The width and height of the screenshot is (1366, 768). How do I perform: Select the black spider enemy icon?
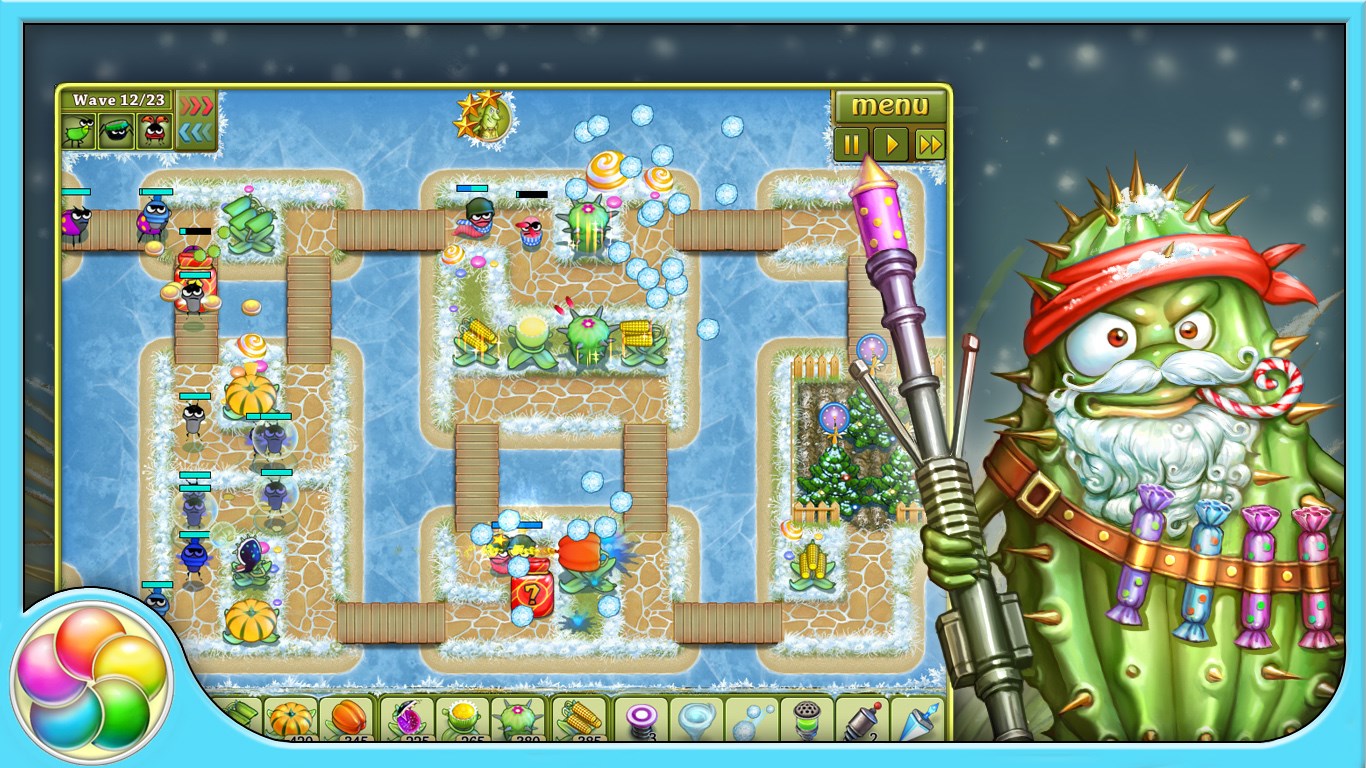pos(116,131)
